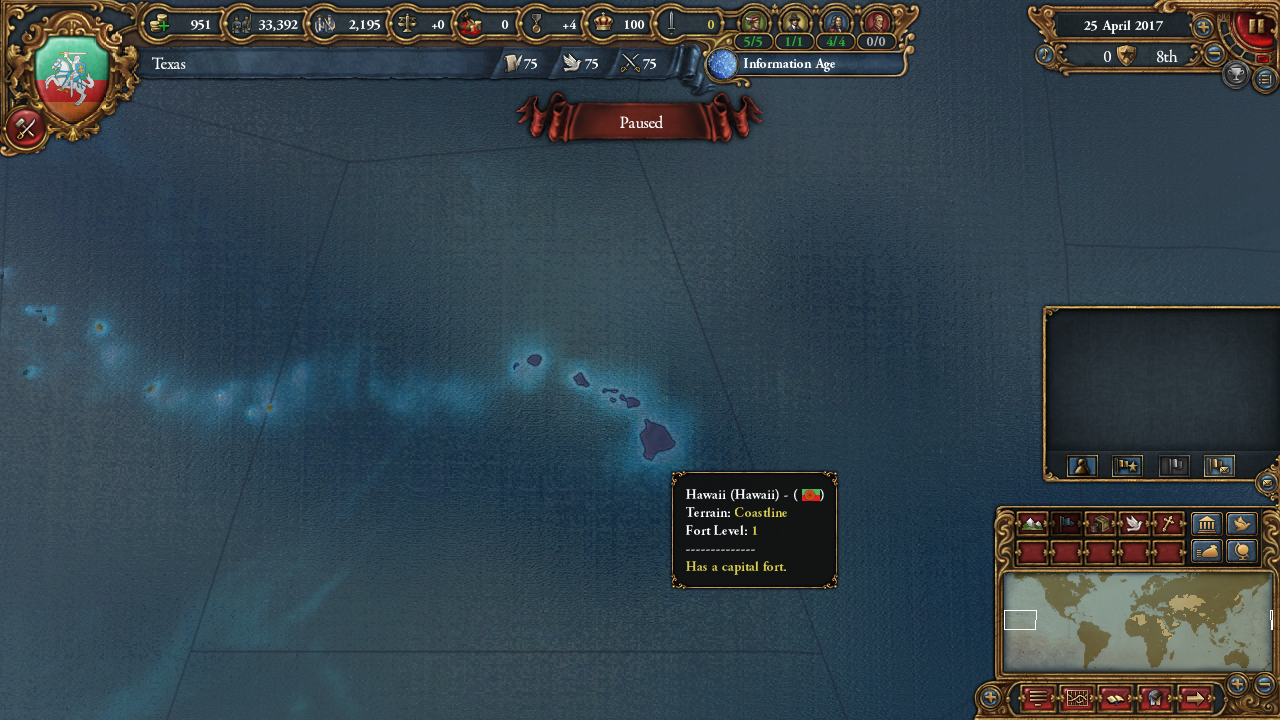
Task: Decrease game speed with the minus button
Action: coord(1213,53)
